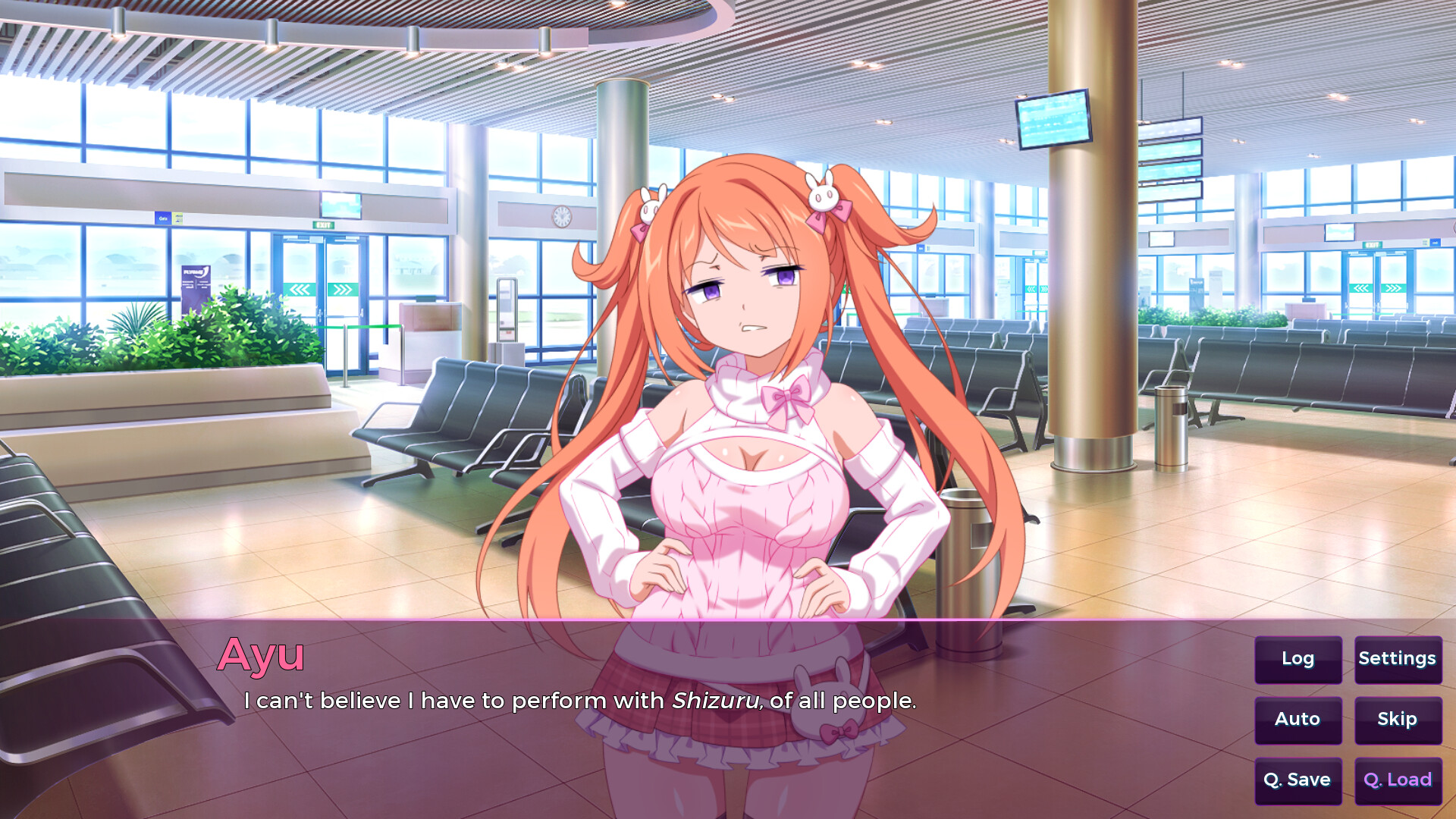Activate Skip mode

tap(1398, 720)
